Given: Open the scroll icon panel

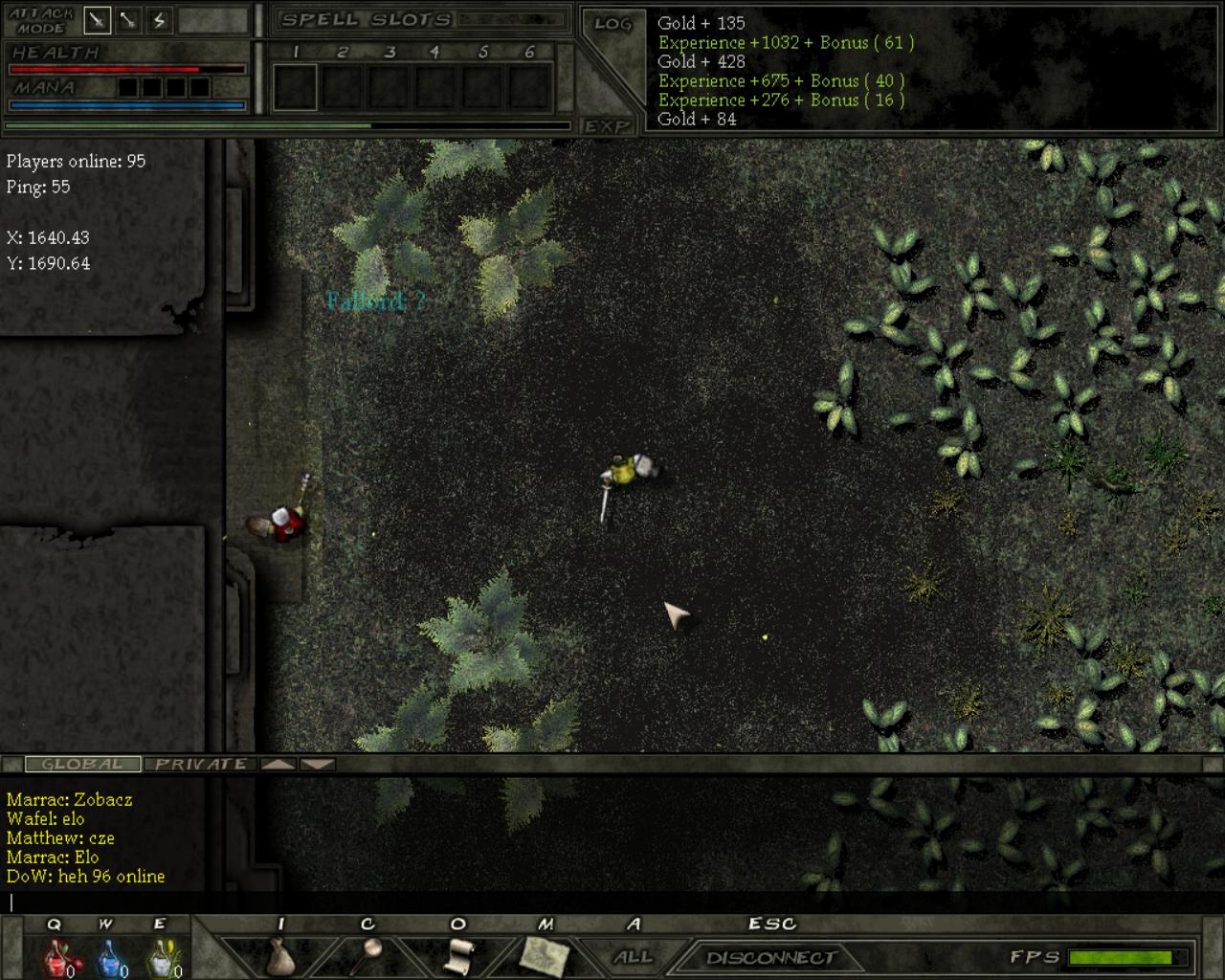Looking at the screenshot, I should click(x=460, y=954).
